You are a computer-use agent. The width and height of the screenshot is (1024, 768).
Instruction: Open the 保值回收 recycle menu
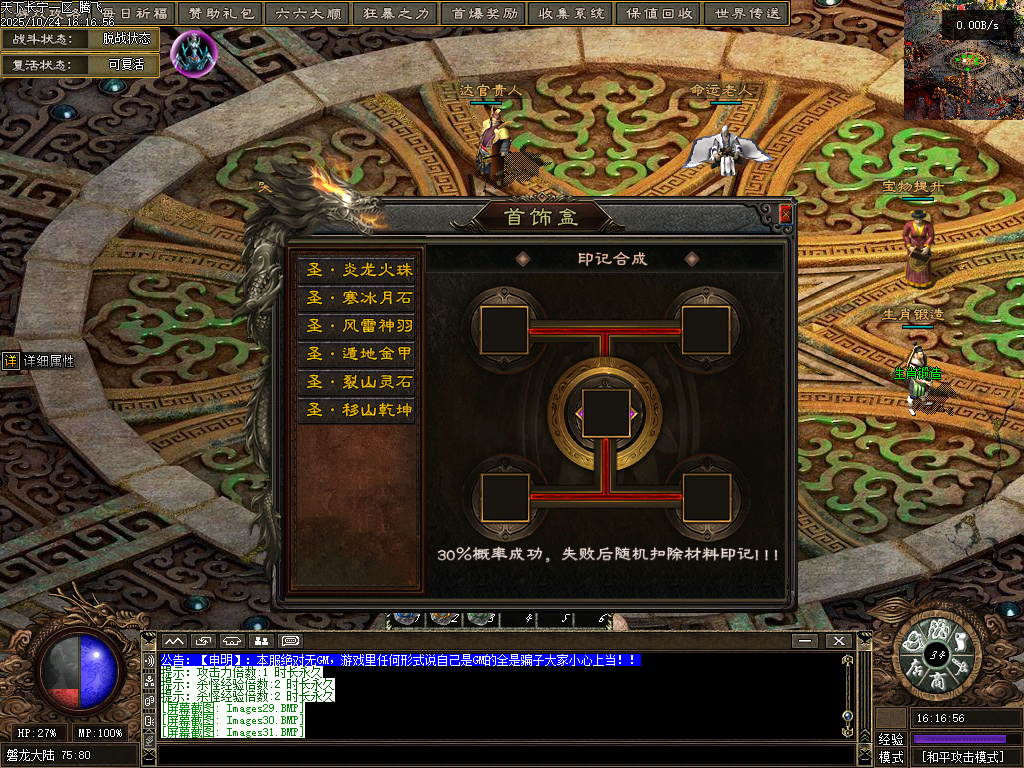tap(659, 13)
